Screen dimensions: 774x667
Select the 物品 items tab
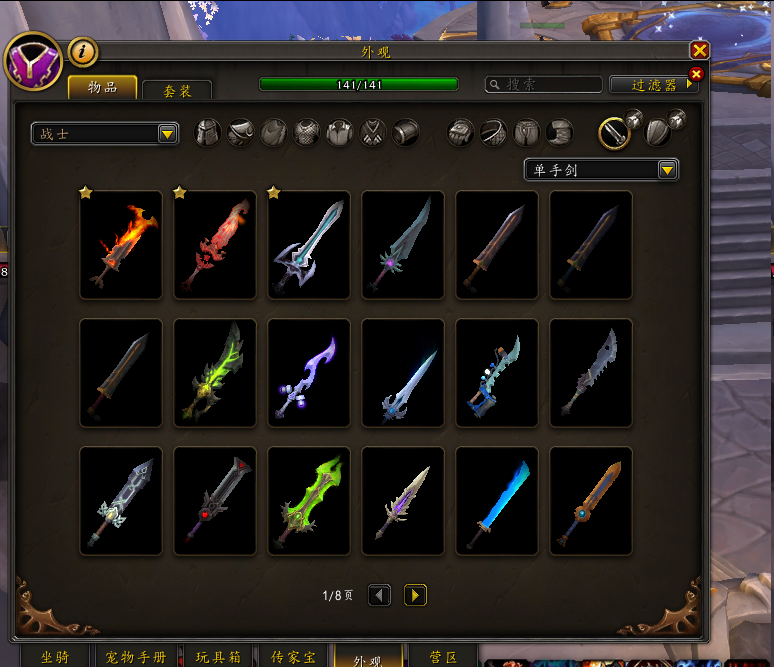pos(102,87)
